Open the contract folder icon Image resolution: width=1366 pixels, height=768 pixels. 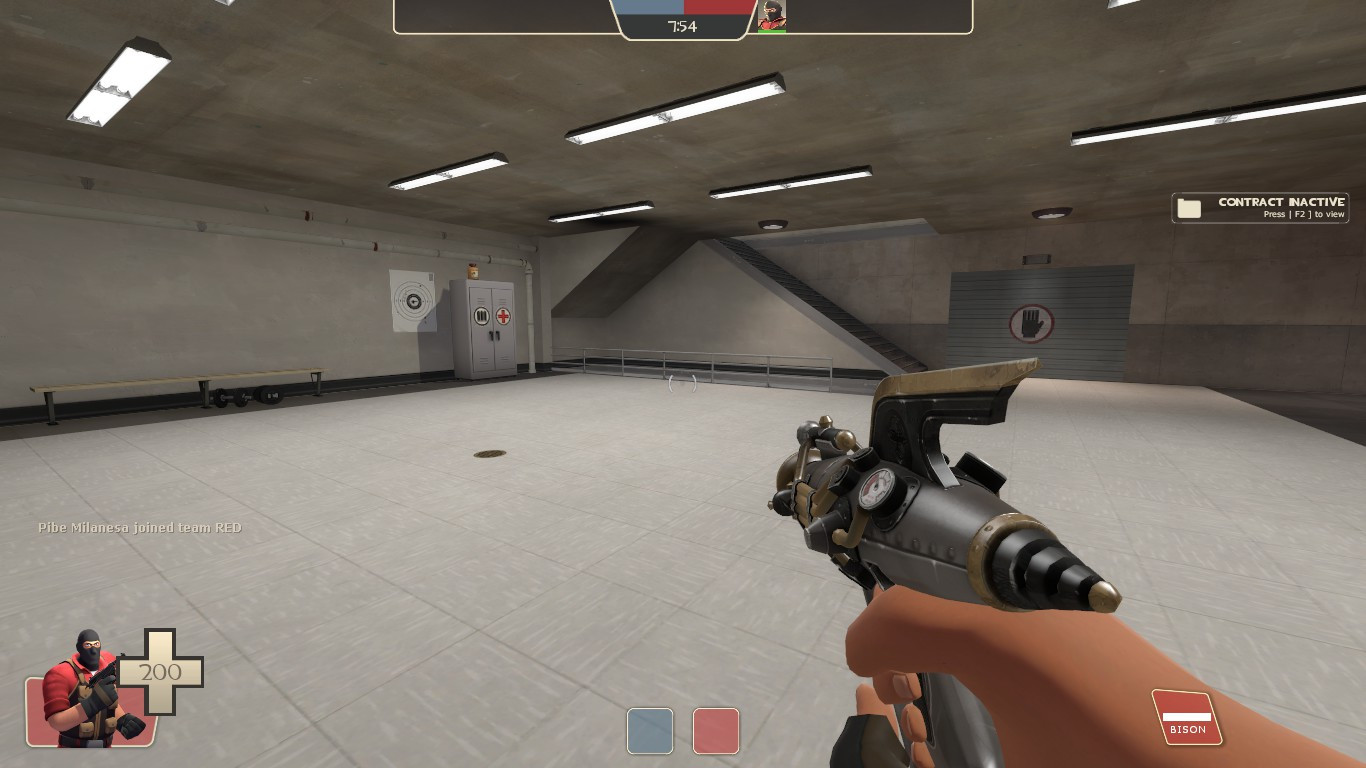(x=1189, y=207)
